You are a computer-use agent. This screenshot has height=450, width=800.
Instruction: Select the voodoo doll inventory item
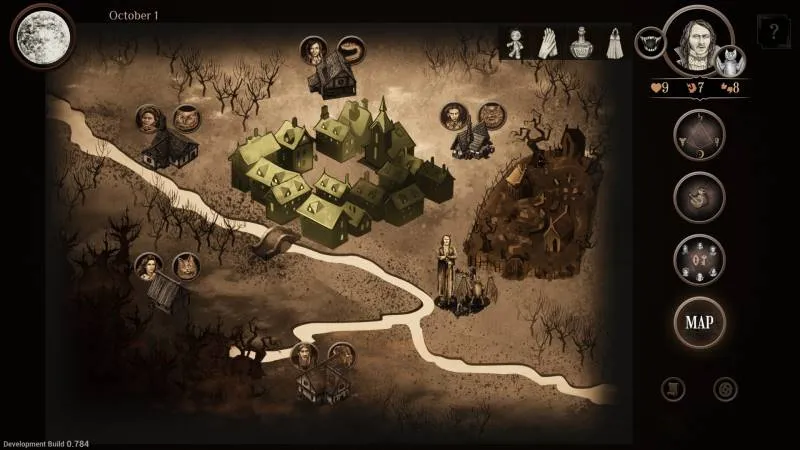pyautogui.click(x=516, y=43)
